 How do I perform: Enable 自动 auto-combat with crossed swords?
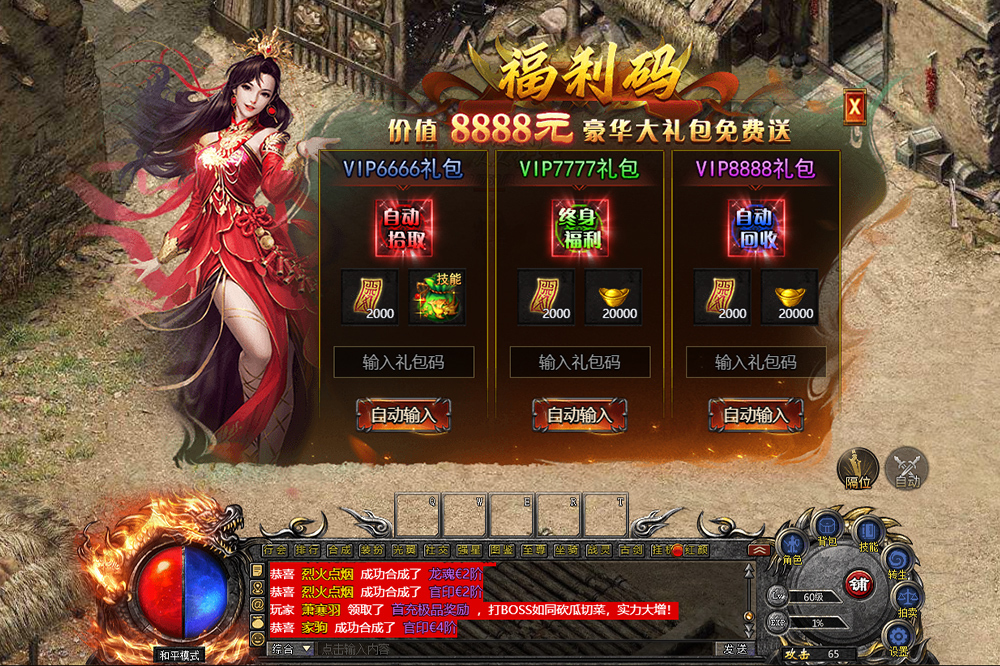(x=907, y=467)
